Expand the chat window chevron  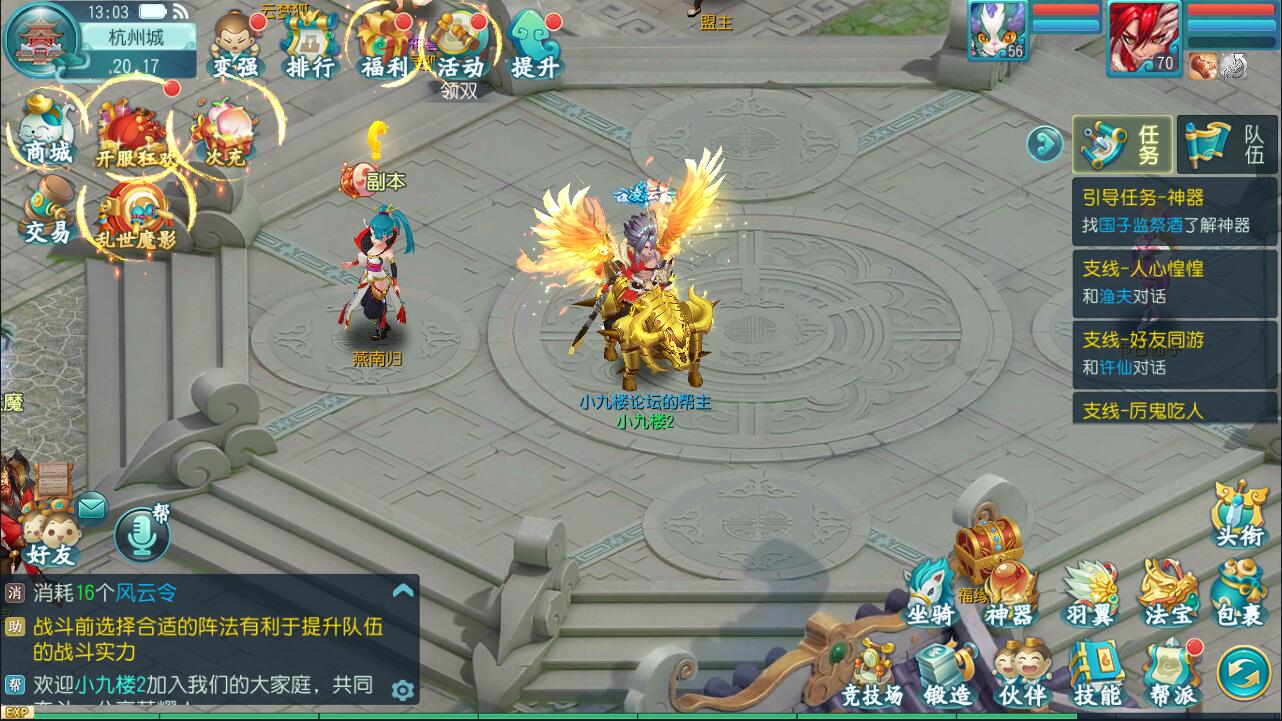[x=404, y=588]
